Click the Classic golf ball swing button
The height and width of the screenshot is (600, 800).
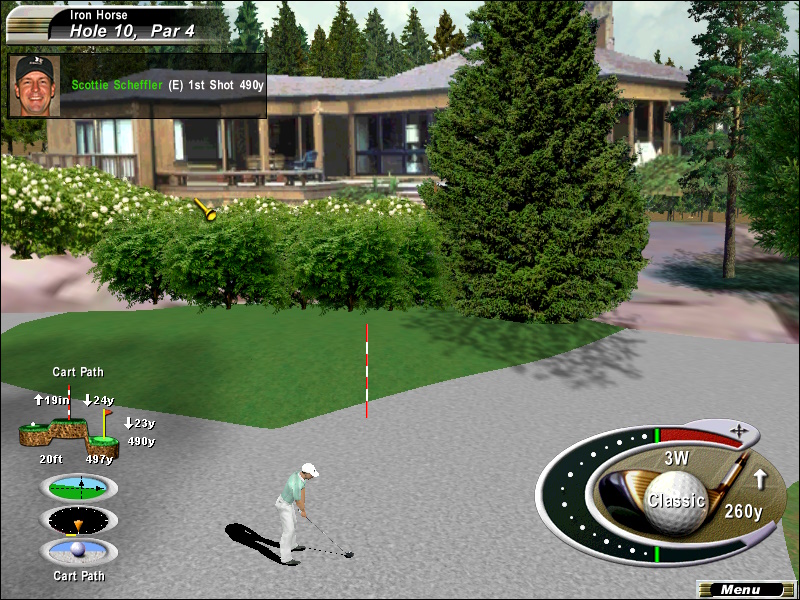coord(675,499)
